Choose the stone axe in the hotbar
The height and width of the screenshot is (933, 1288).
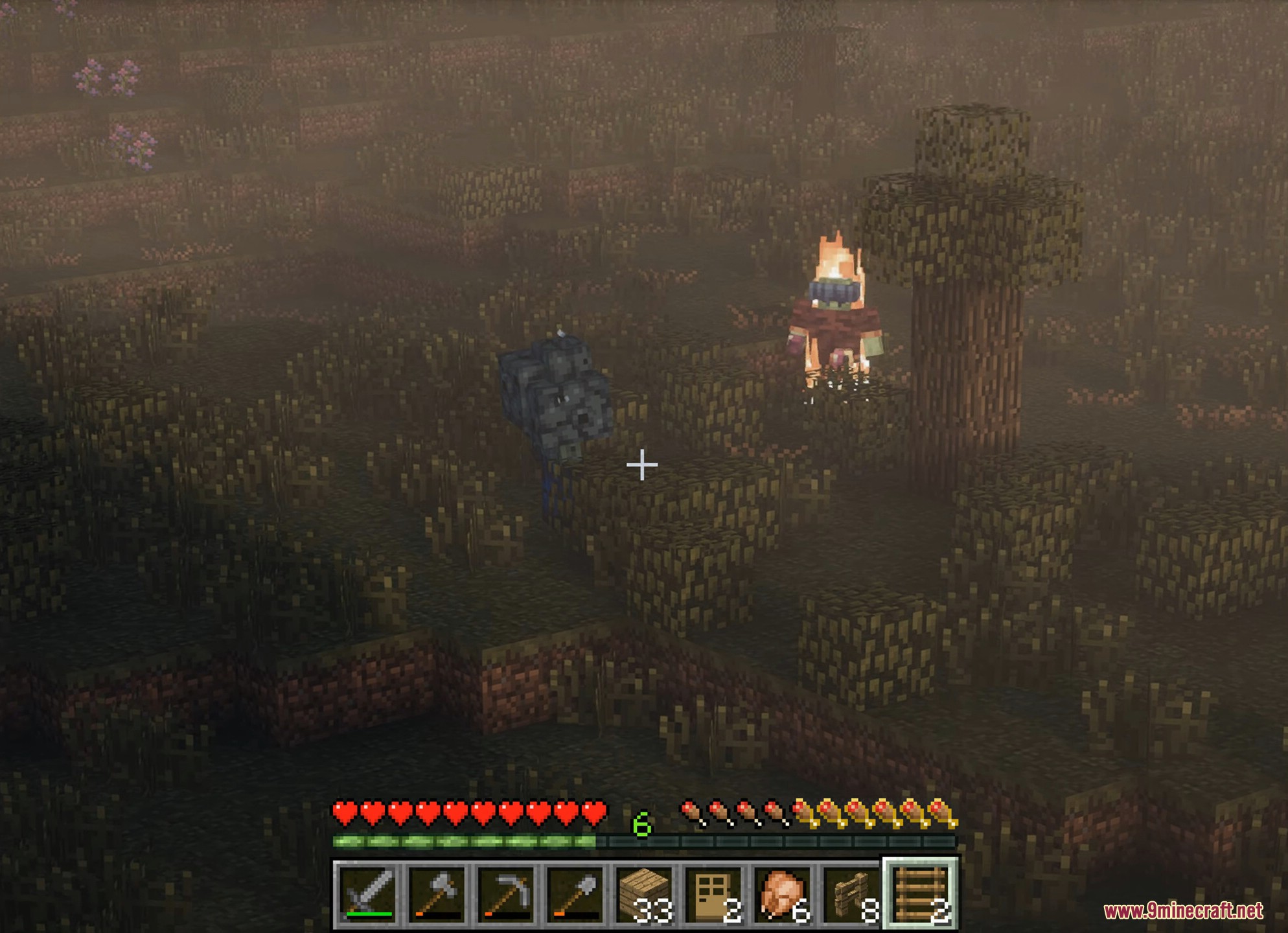tap(437, 894)
